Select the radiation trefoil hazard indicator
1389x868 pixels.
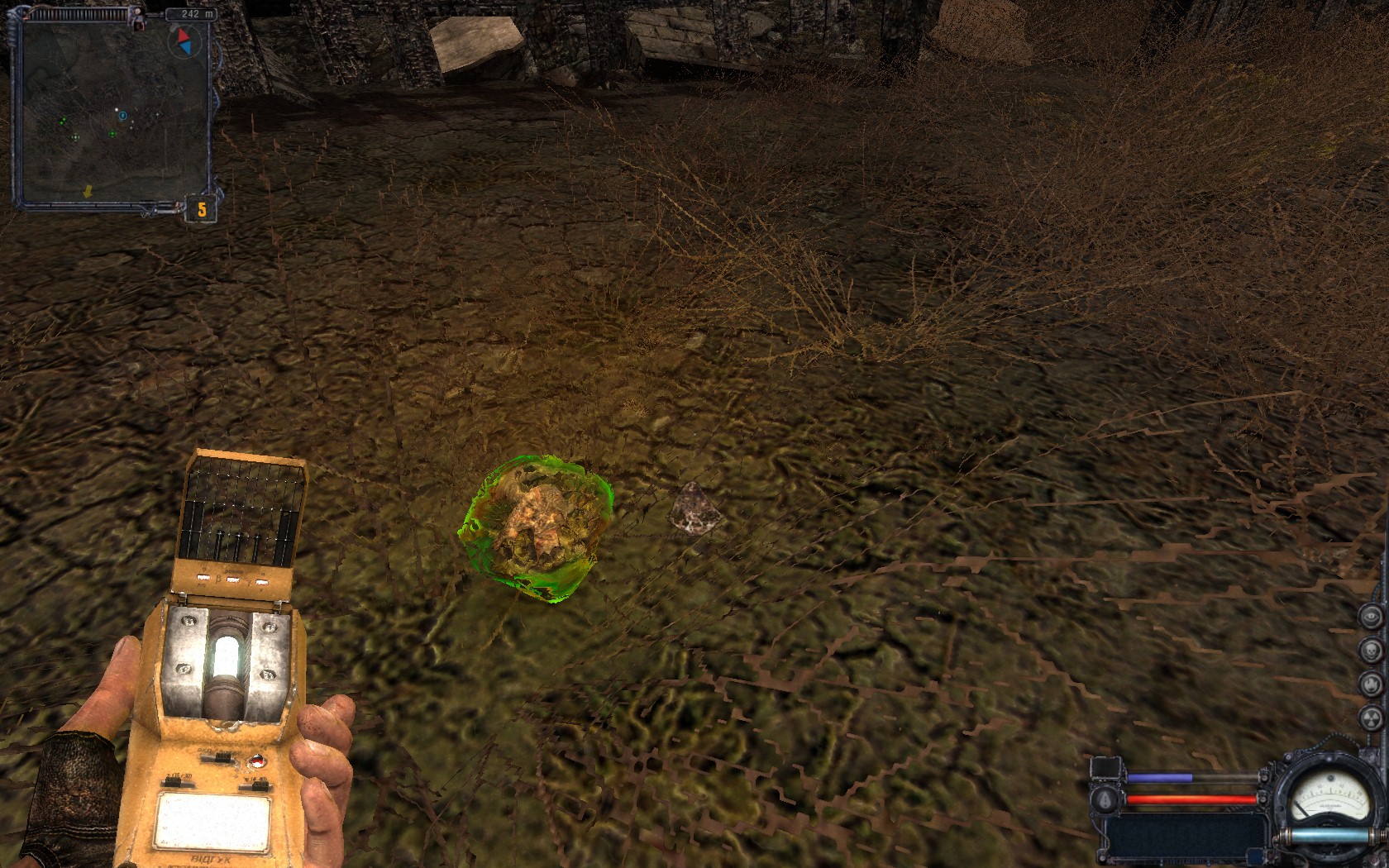1371,718
